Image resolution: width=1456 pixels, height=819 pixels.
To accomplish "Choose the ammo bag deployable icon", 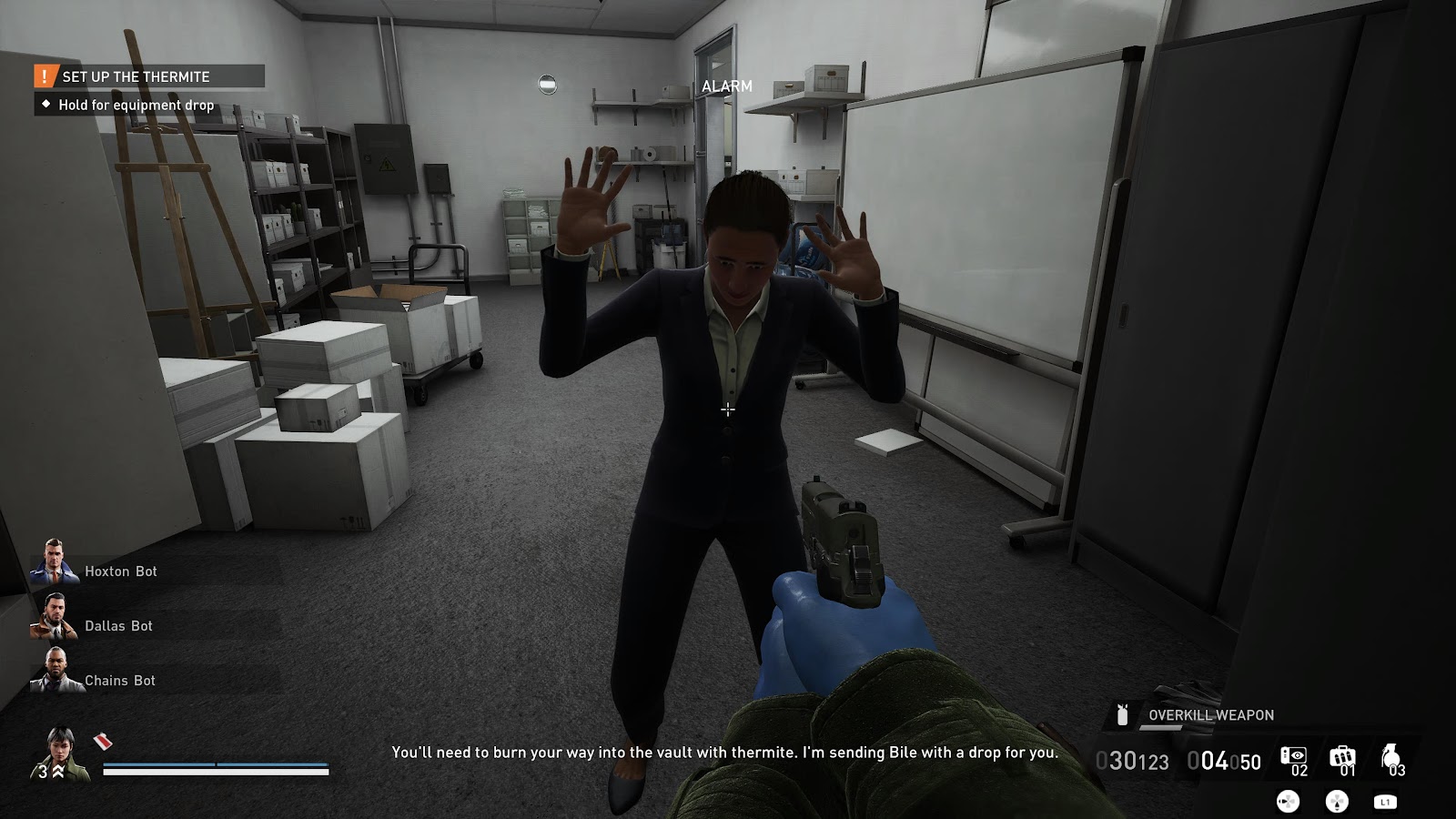I will [1341, 757].
